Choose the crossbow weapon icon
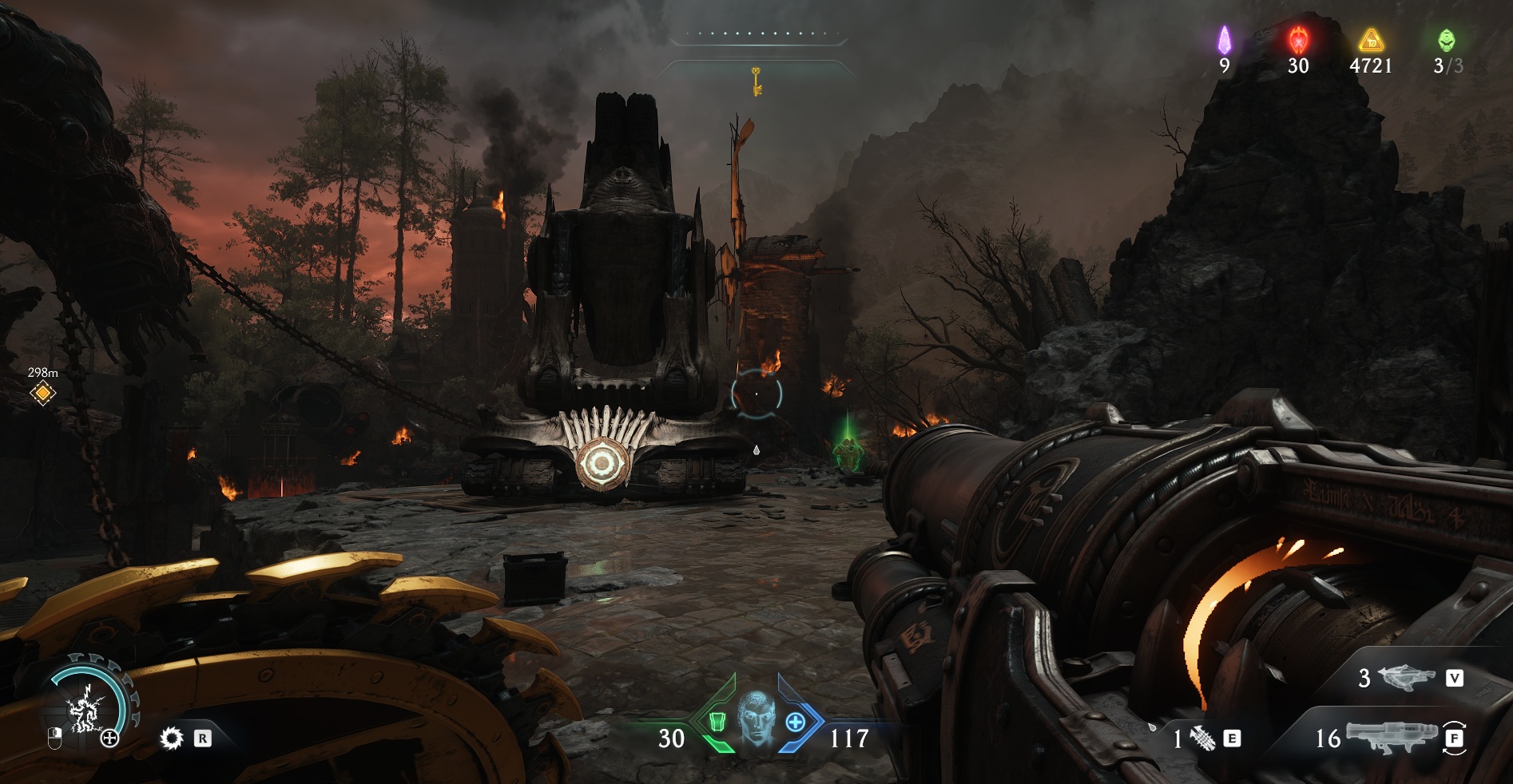 point(1406,678)
